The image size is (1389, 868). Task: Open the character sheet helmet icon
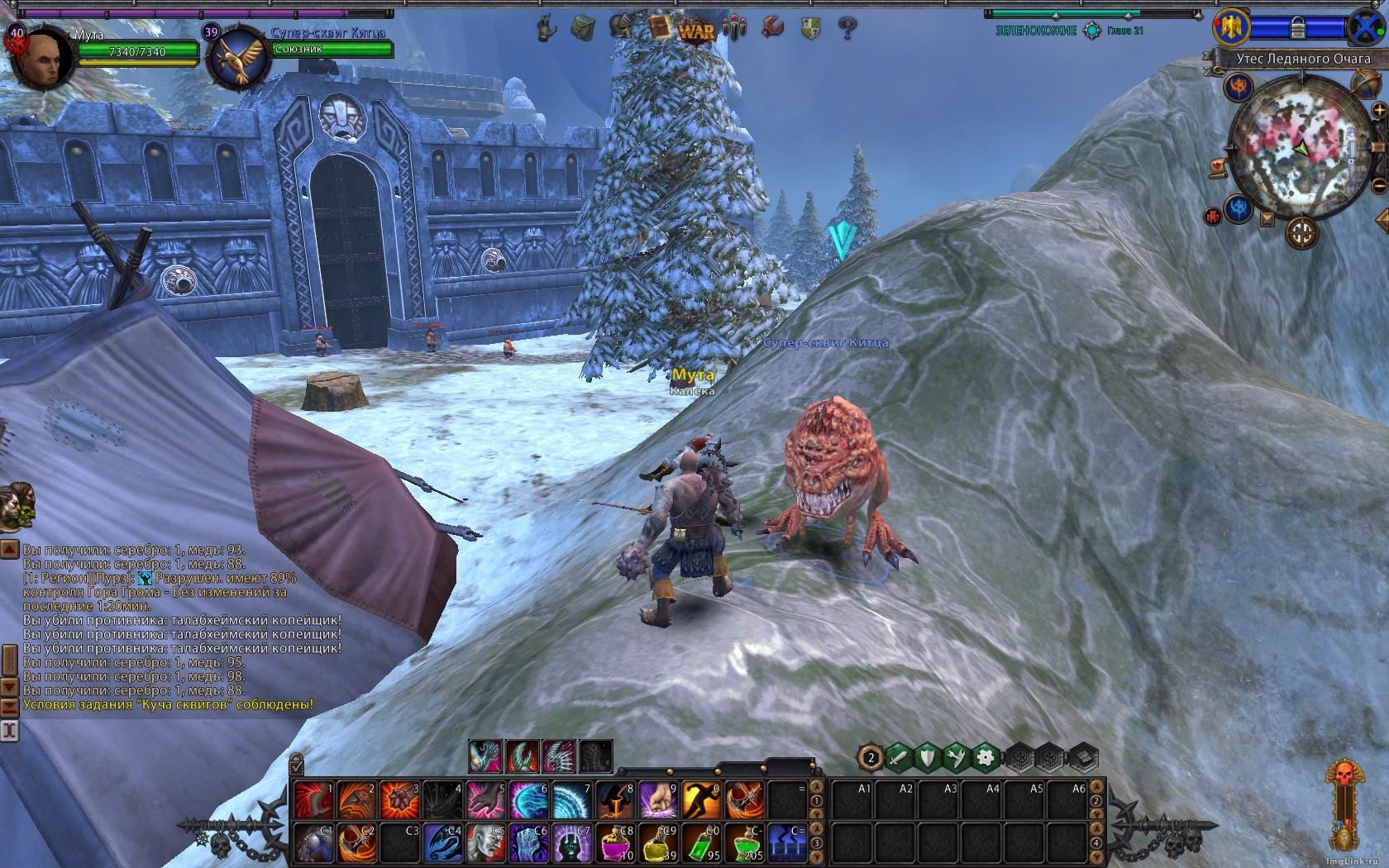tap(621, 27)
